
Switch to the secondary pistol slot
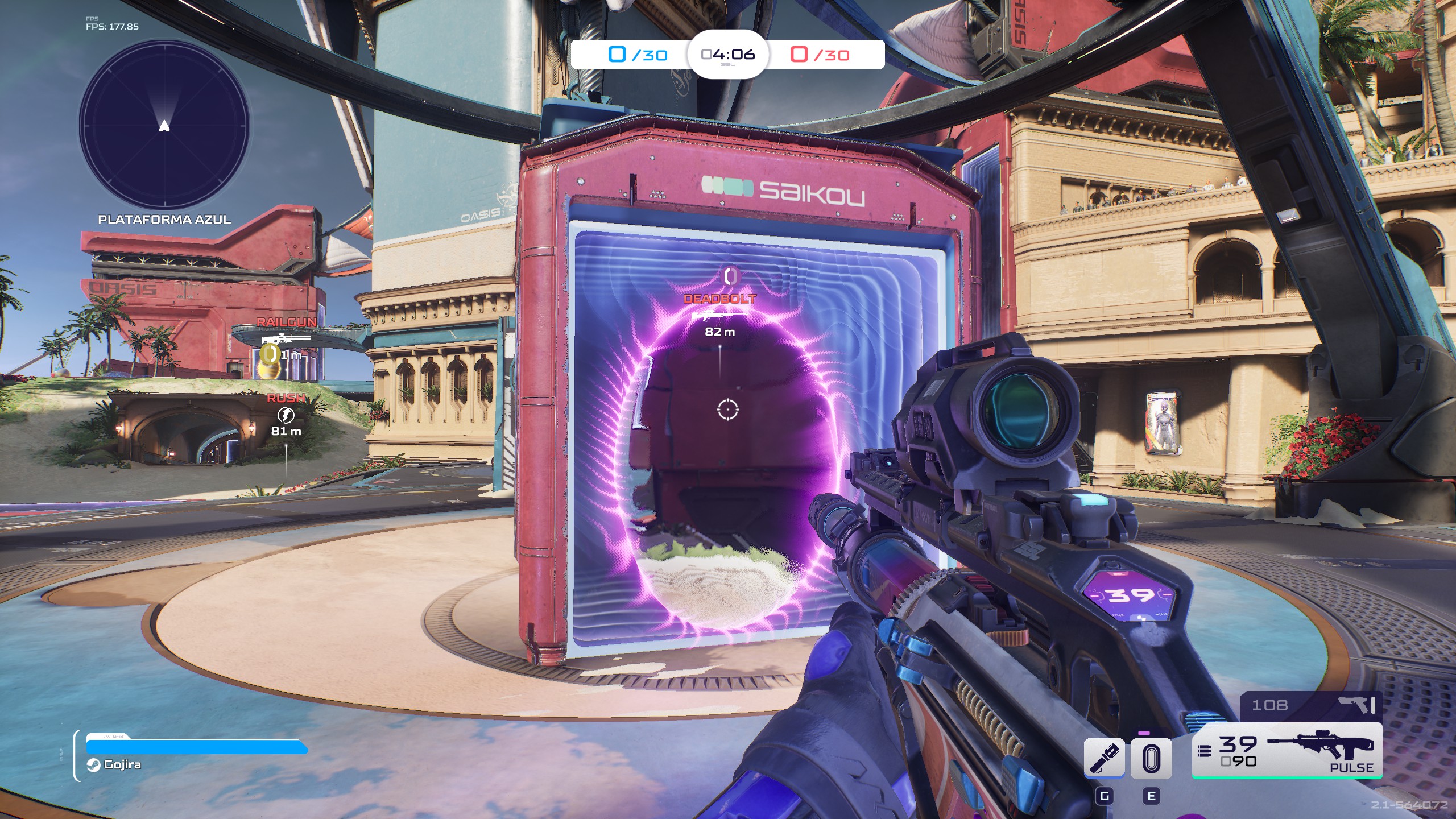1312,705
